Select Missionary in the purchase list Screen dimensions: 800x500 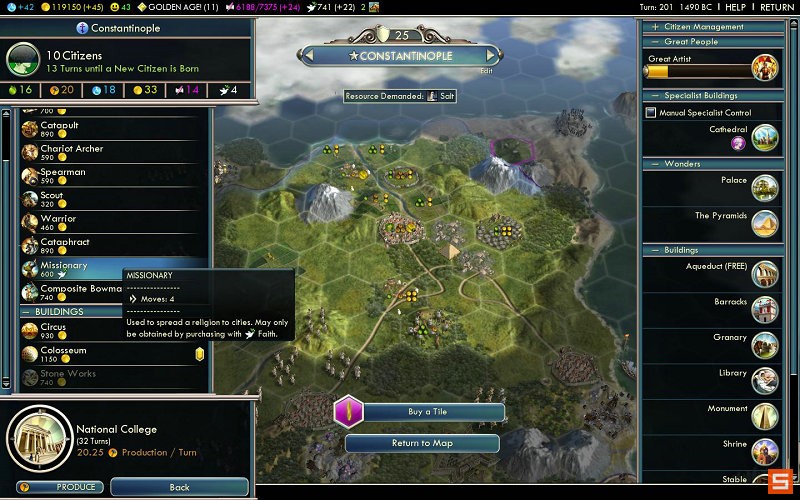tap(64, 266)
